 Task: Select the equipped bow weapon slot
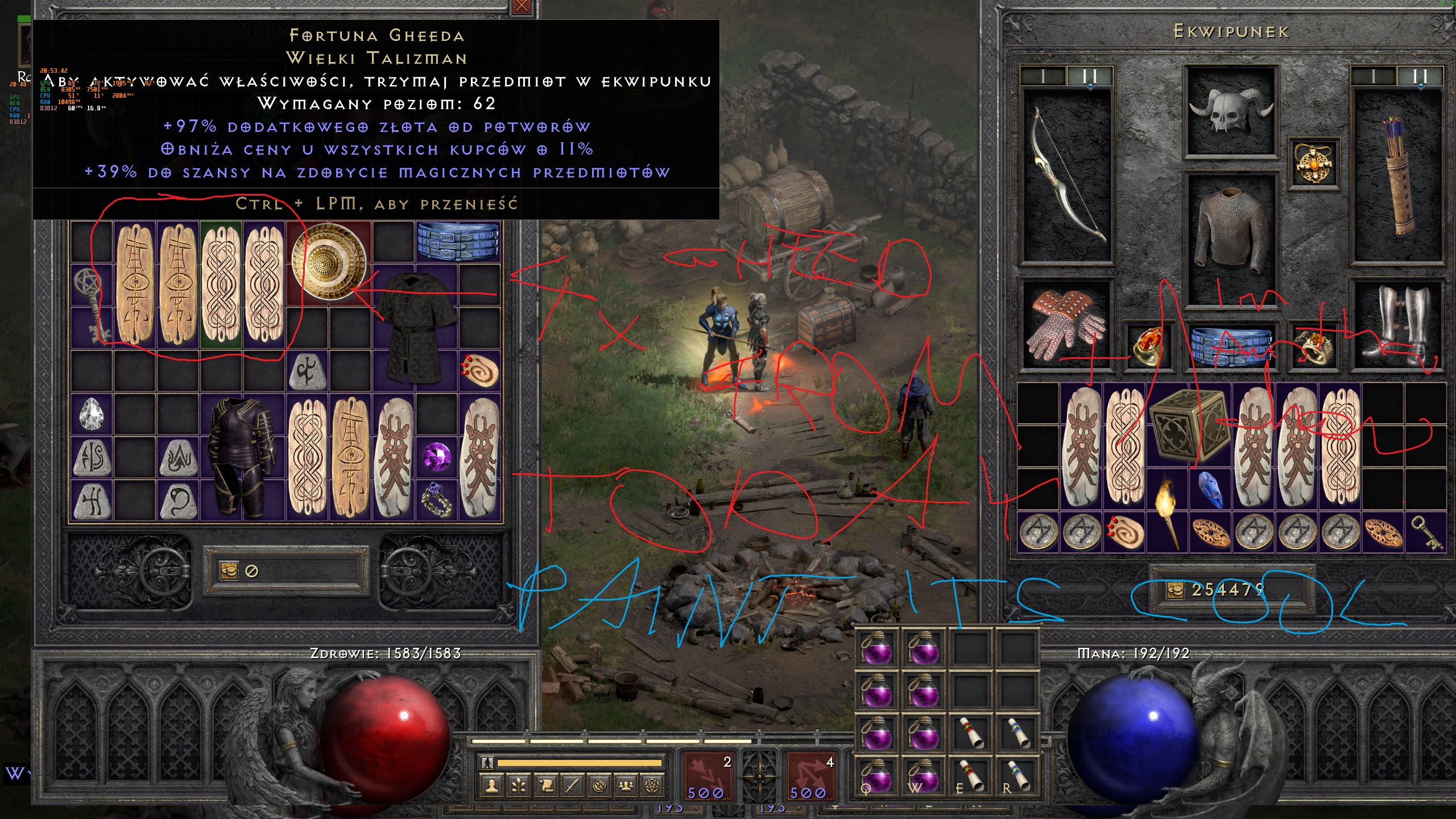click(1067, 176)
